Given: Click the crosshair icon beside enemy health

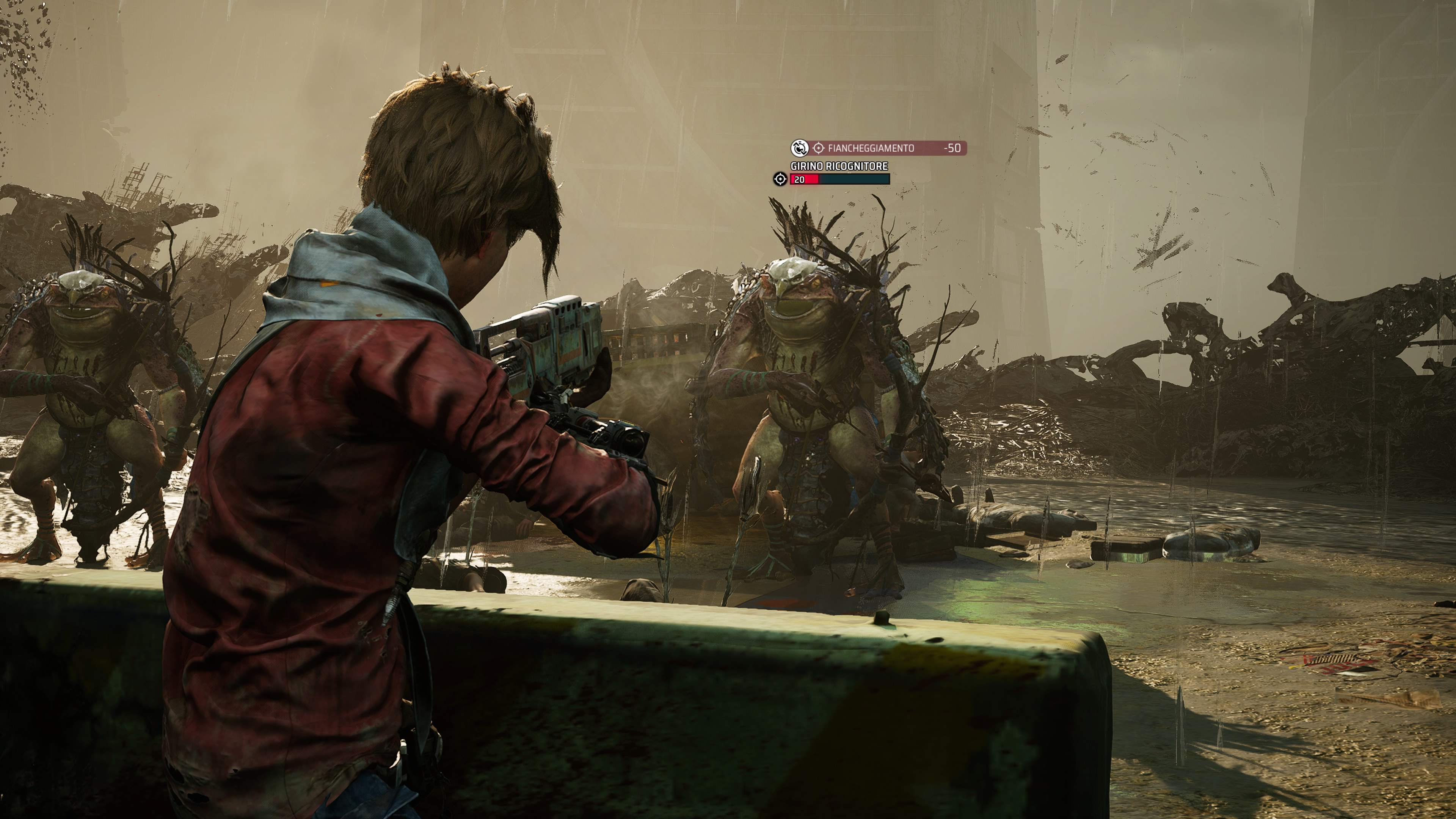Looking at the screenshot, I should coord(780,179).
